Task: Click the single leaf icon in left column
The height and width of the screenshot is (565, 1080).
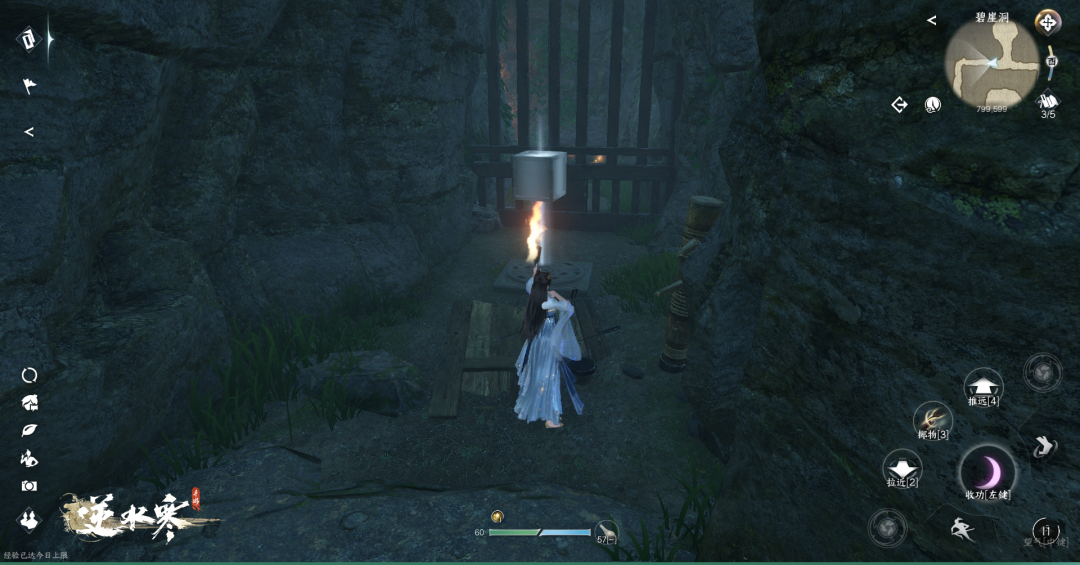Action: [29, 431]
